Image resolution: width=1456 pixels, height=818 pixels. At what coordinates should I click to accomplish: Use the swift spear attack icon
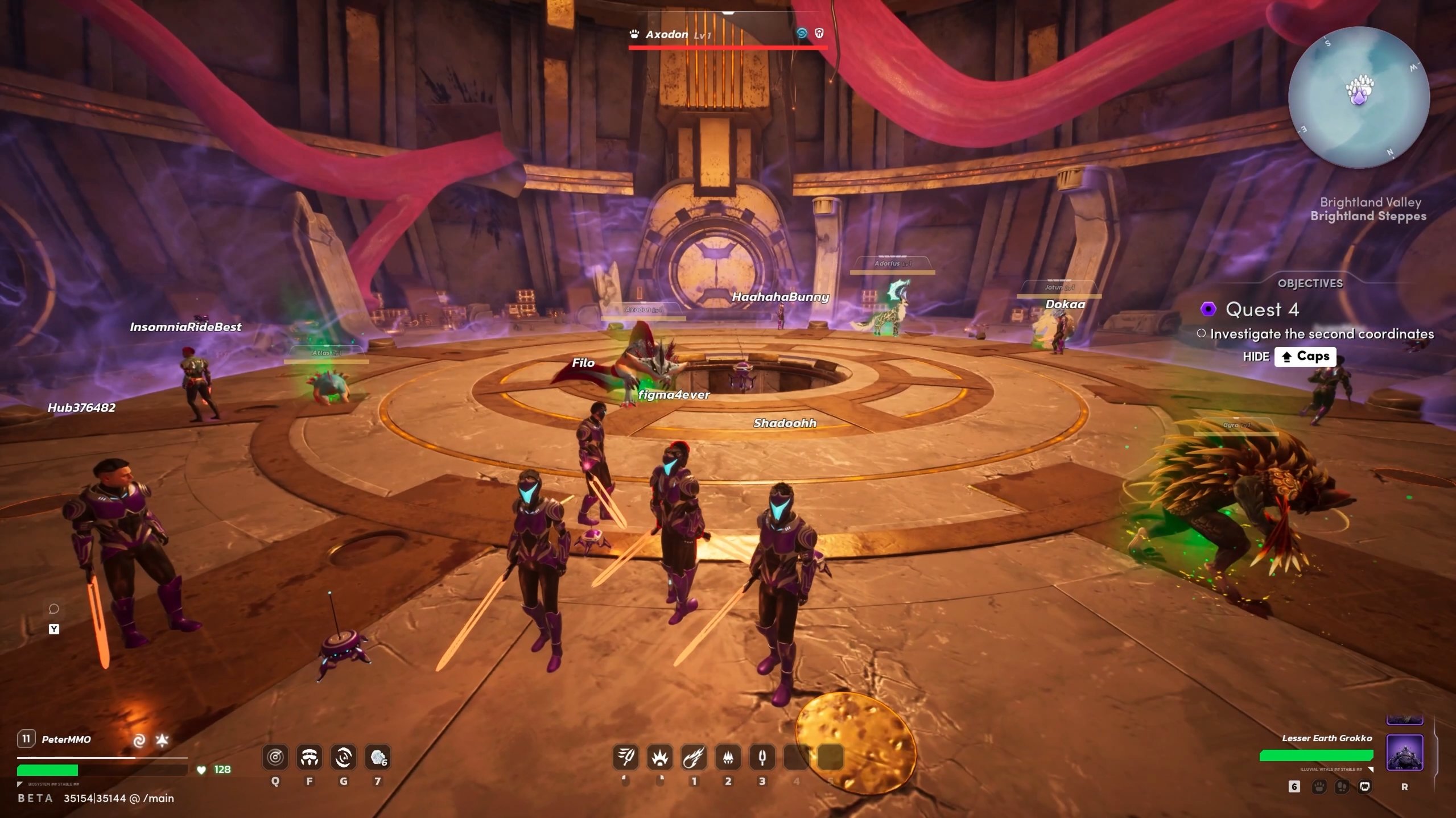626,757
